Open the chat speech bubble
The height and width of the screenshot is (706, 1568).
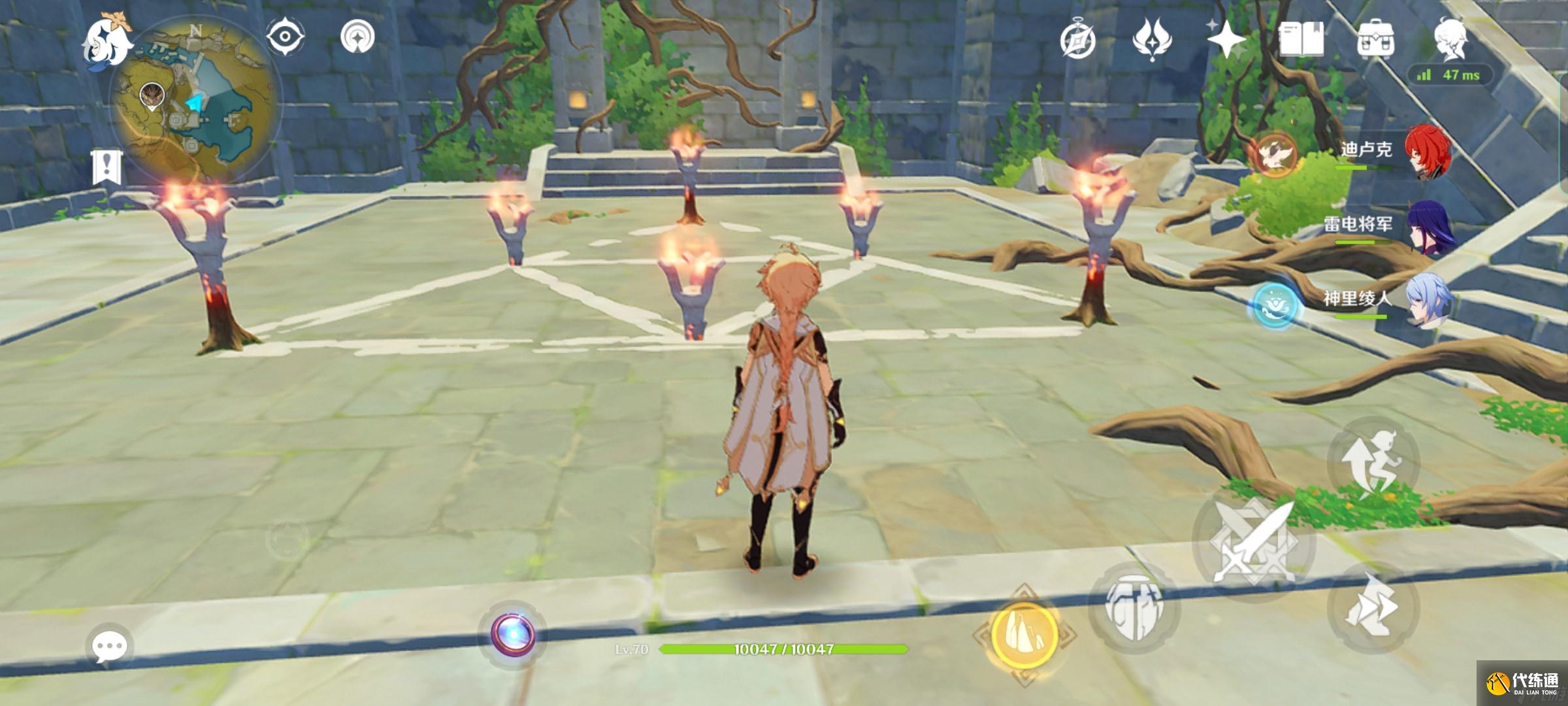pos(109,647)
